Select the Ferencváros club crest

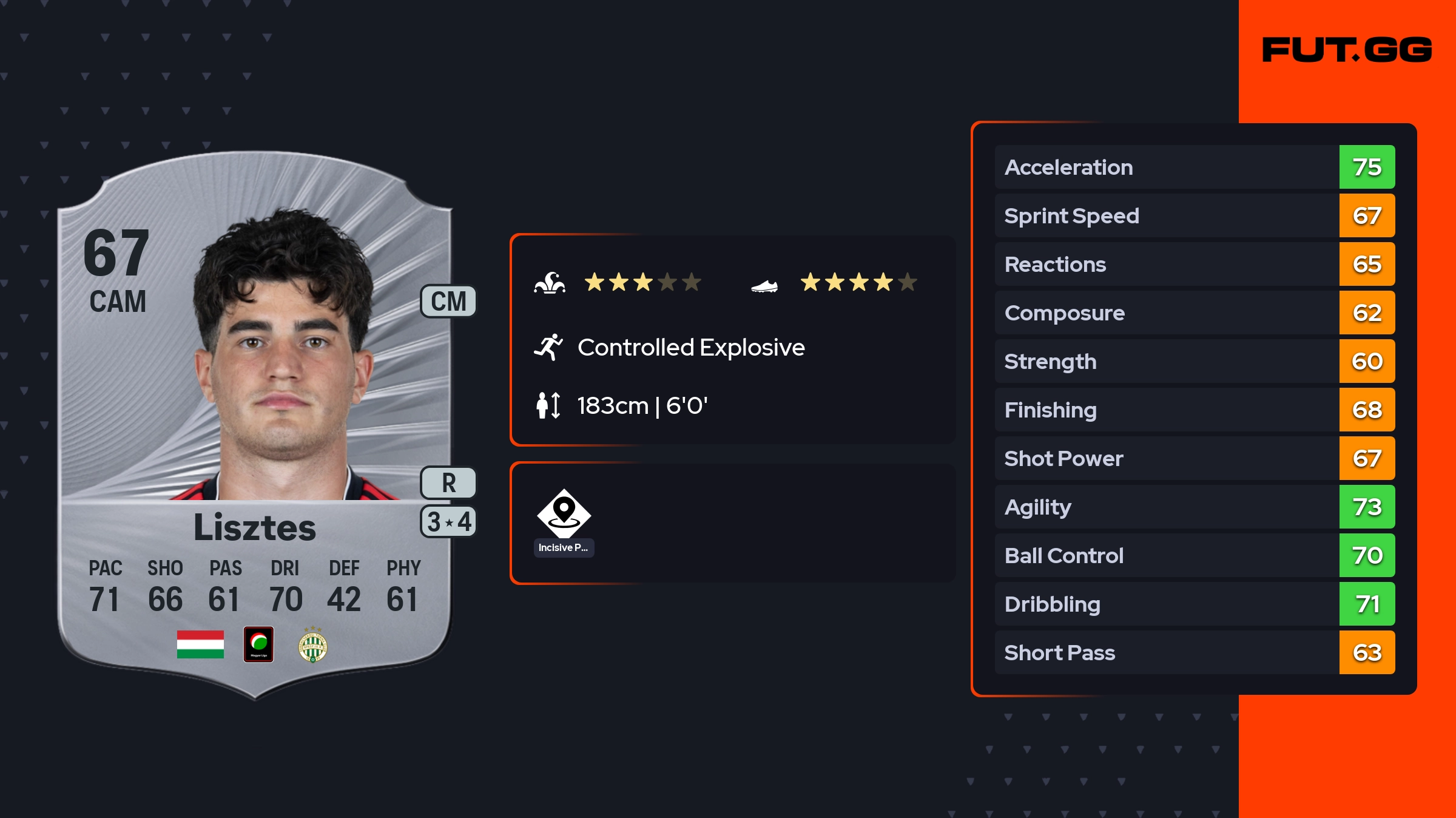[313, 646]
